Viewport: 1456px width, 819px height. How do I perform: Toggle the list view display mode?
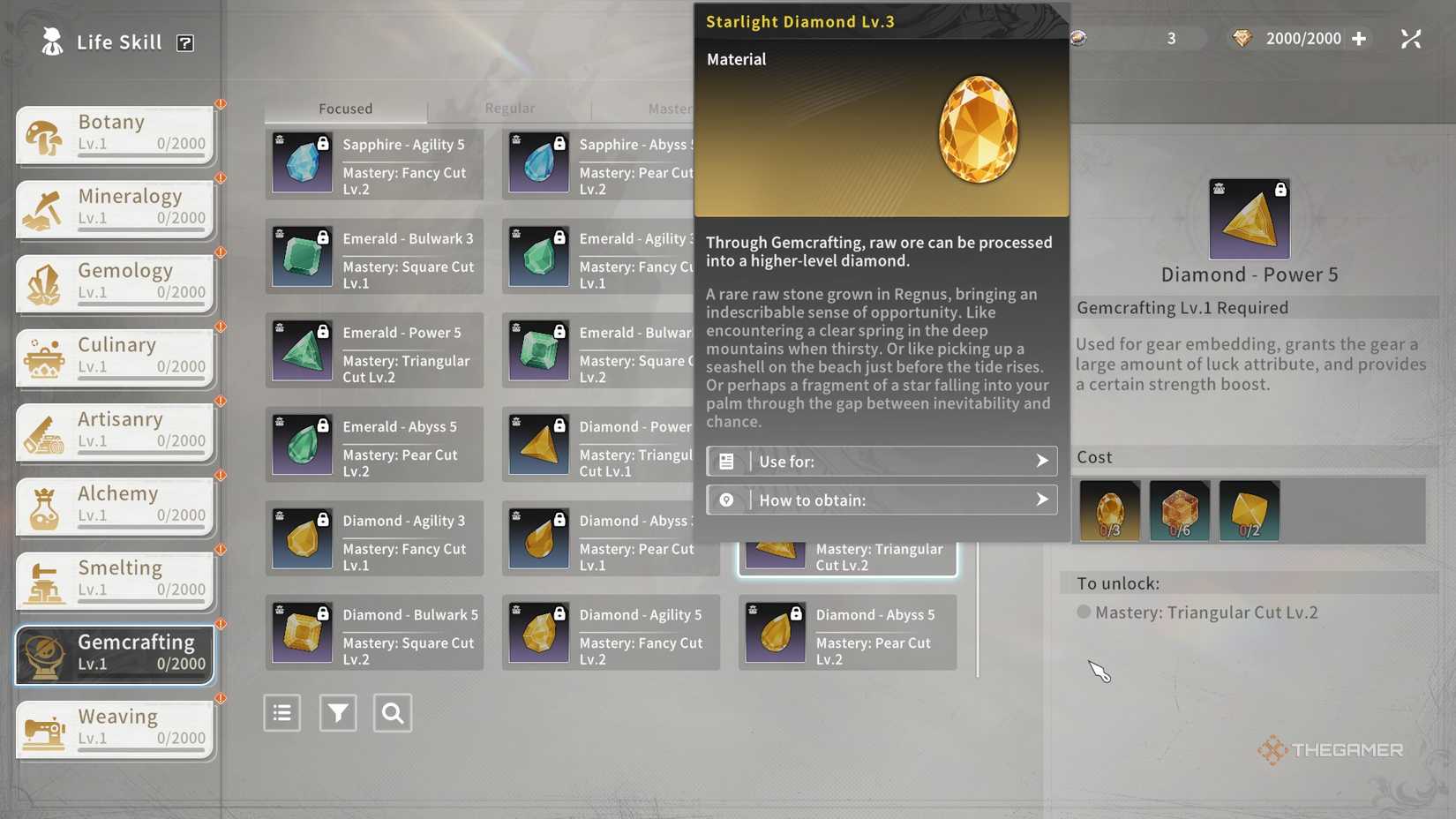[x=281, y=712]
